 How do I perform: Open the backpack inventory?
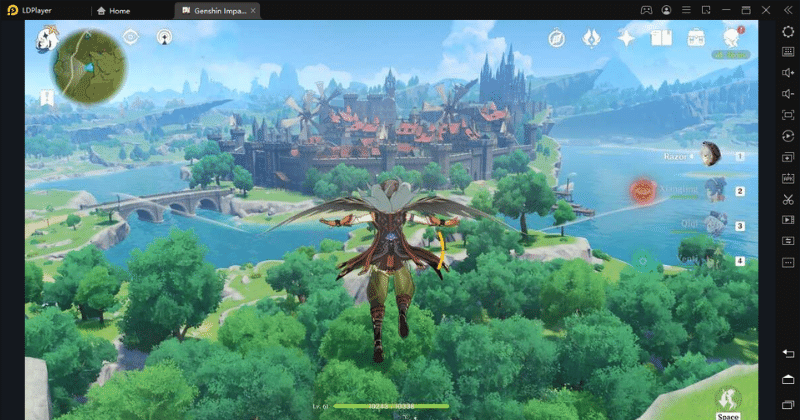[x=696, y=38]
